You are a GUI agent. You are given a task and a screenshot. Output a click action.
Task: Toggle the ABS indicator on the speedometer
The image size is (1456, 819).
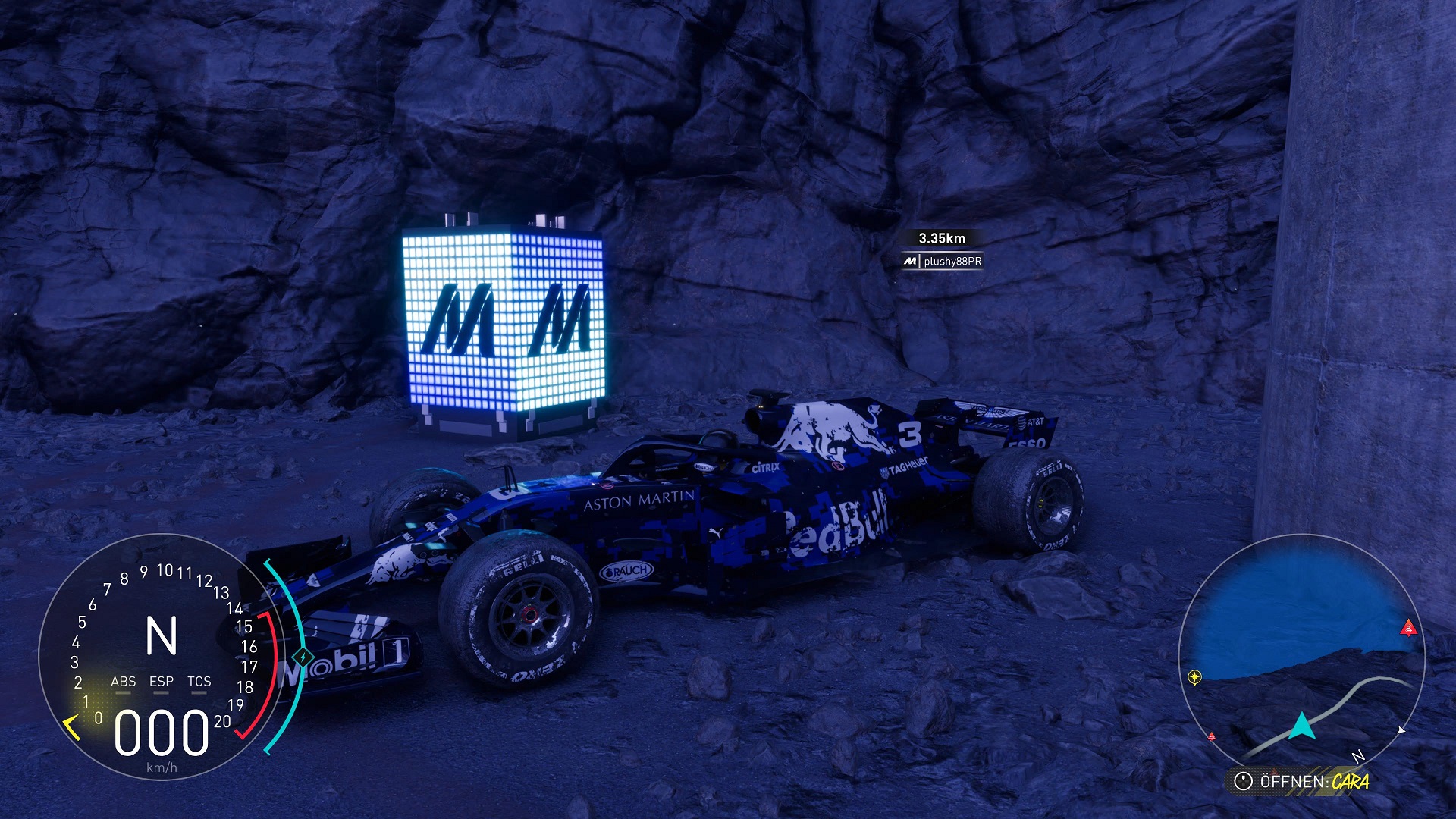(123, 682)
